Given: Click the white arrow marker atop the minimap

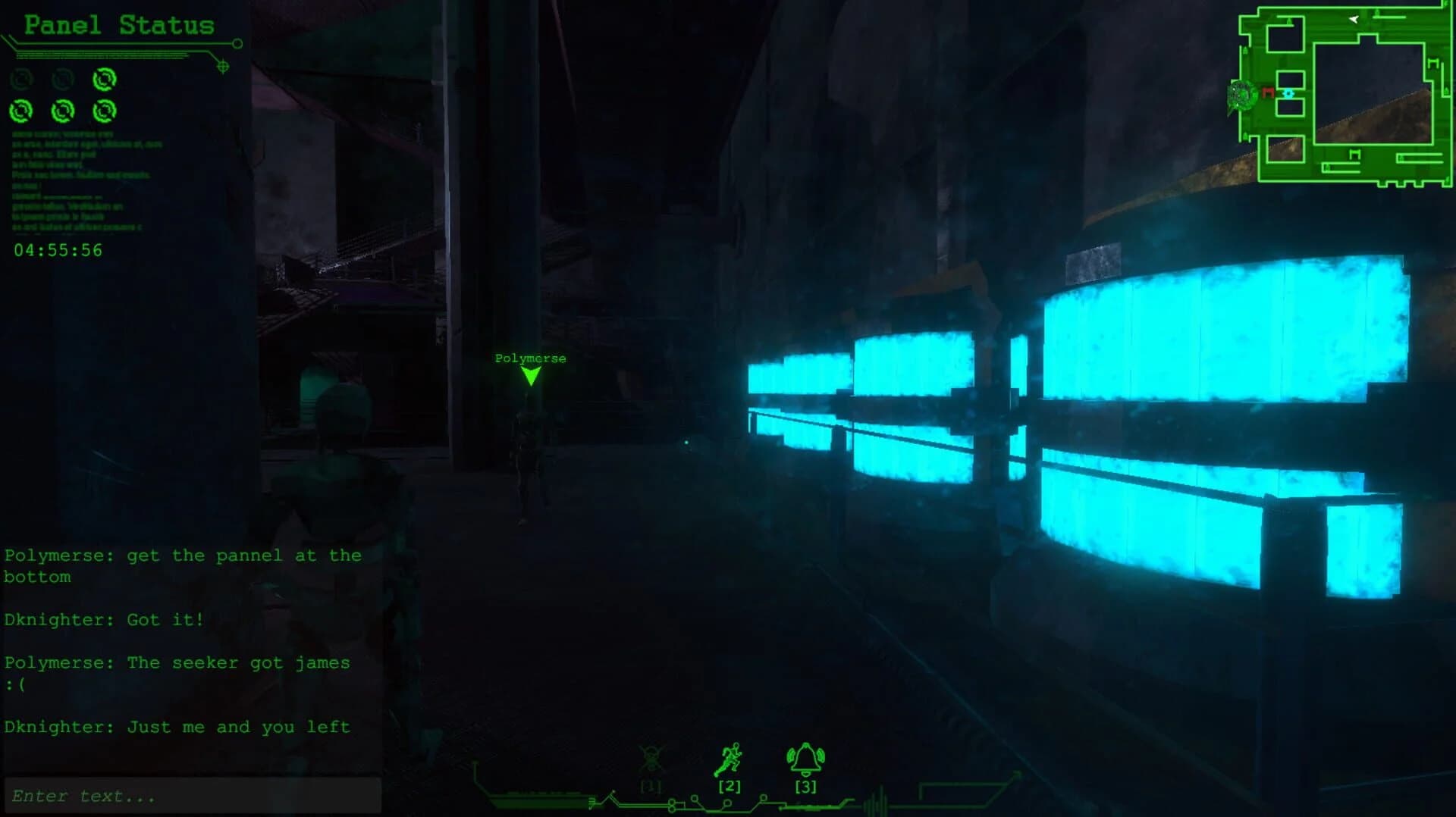Looking at the screenshot, I should point(1353,20).
